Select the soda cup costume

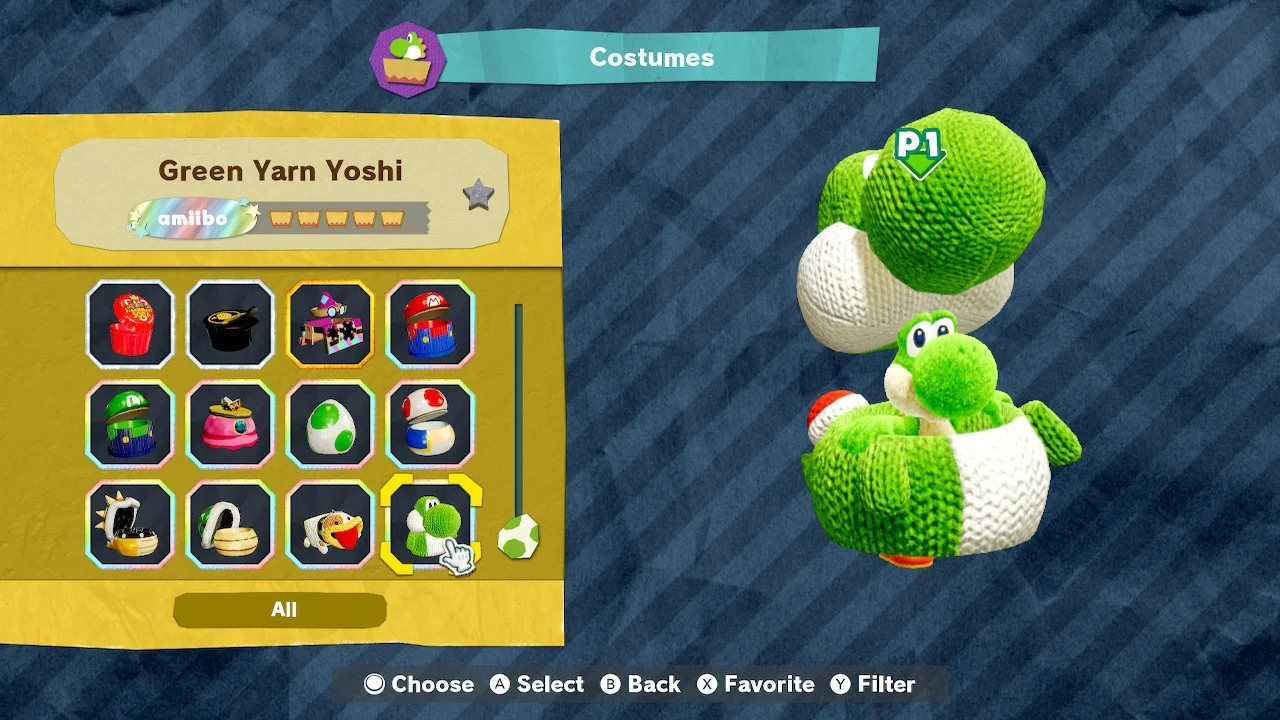point(130,322)
